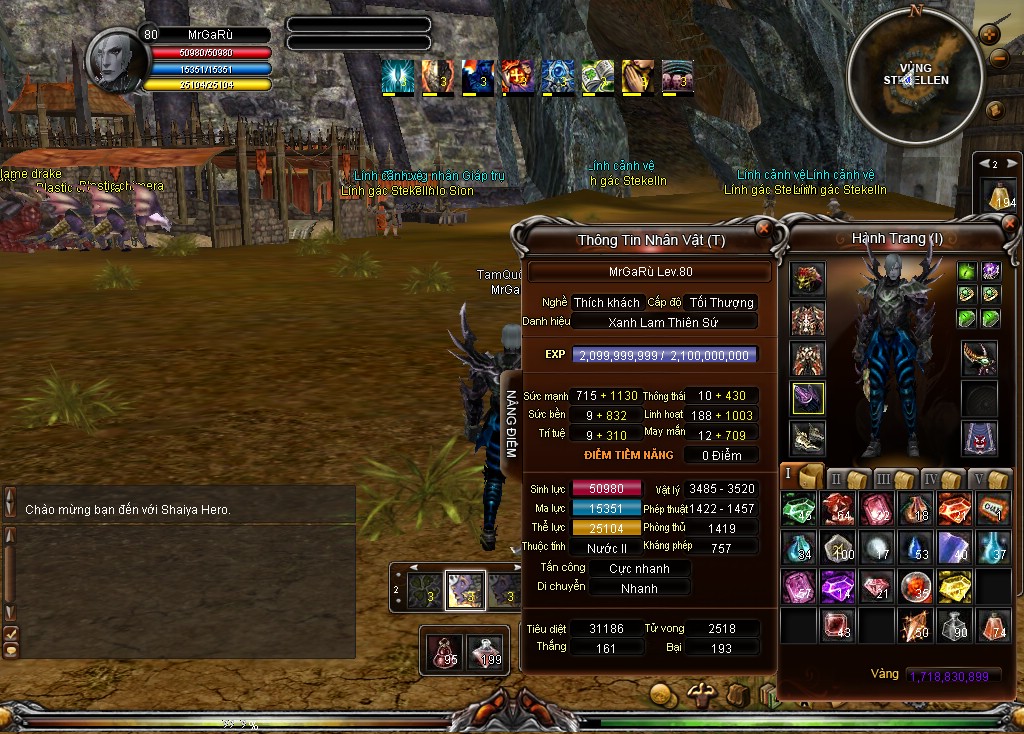Close the Hành Trang inventory window
This screenshot has width=1024, height=734.
point(1008,226)
